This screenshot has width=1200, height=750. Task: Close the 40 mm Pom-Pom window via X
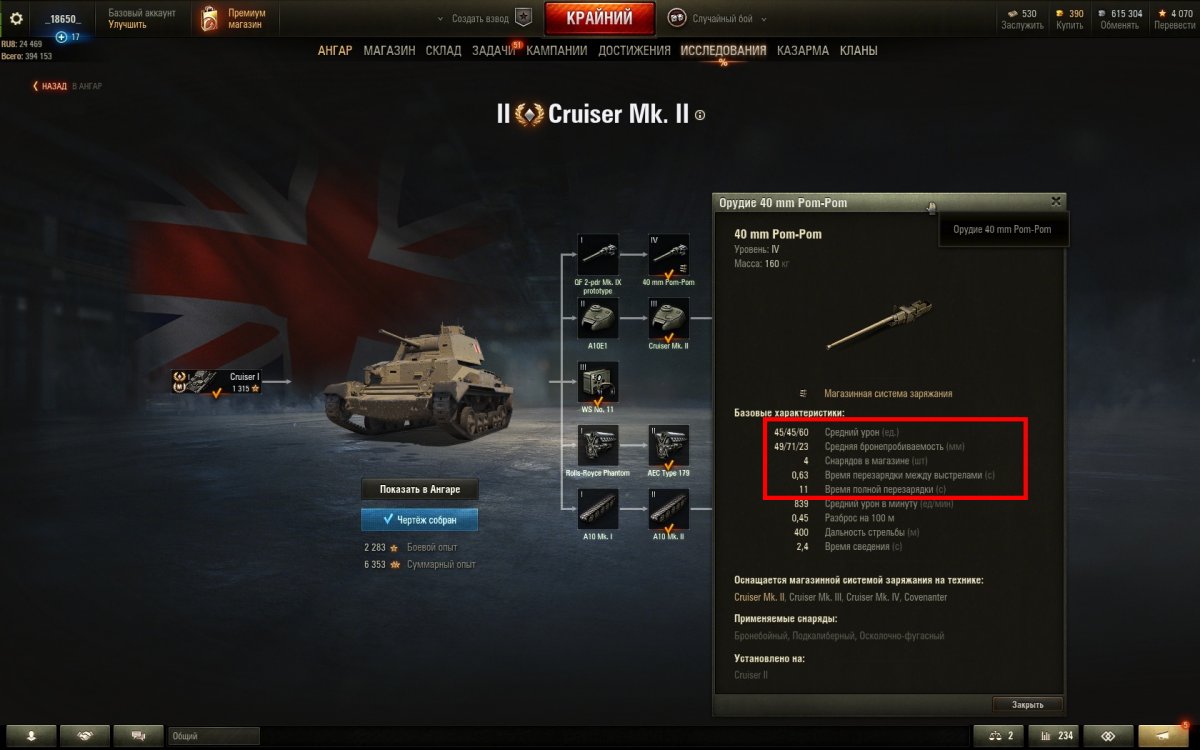pos(1056,201)
